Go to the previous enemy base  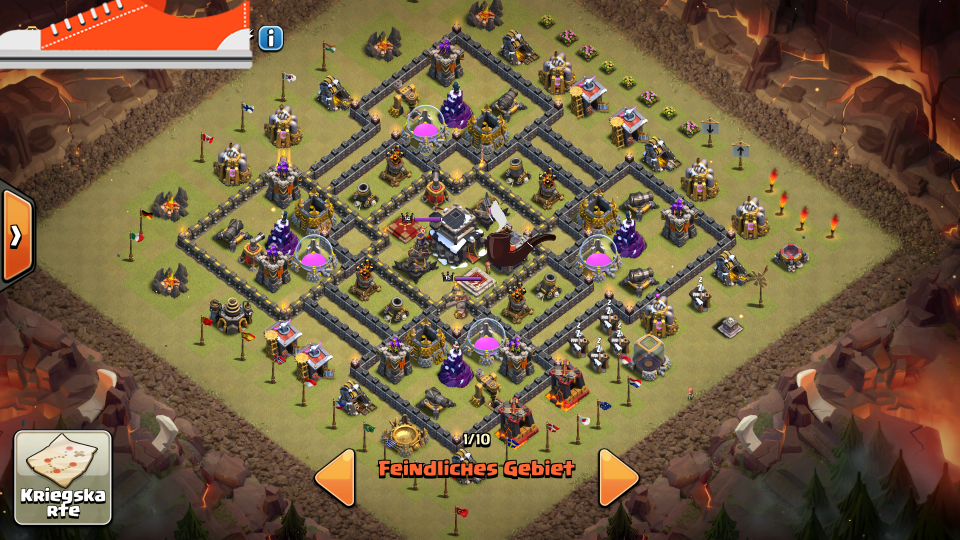click(x=336, y=477)
